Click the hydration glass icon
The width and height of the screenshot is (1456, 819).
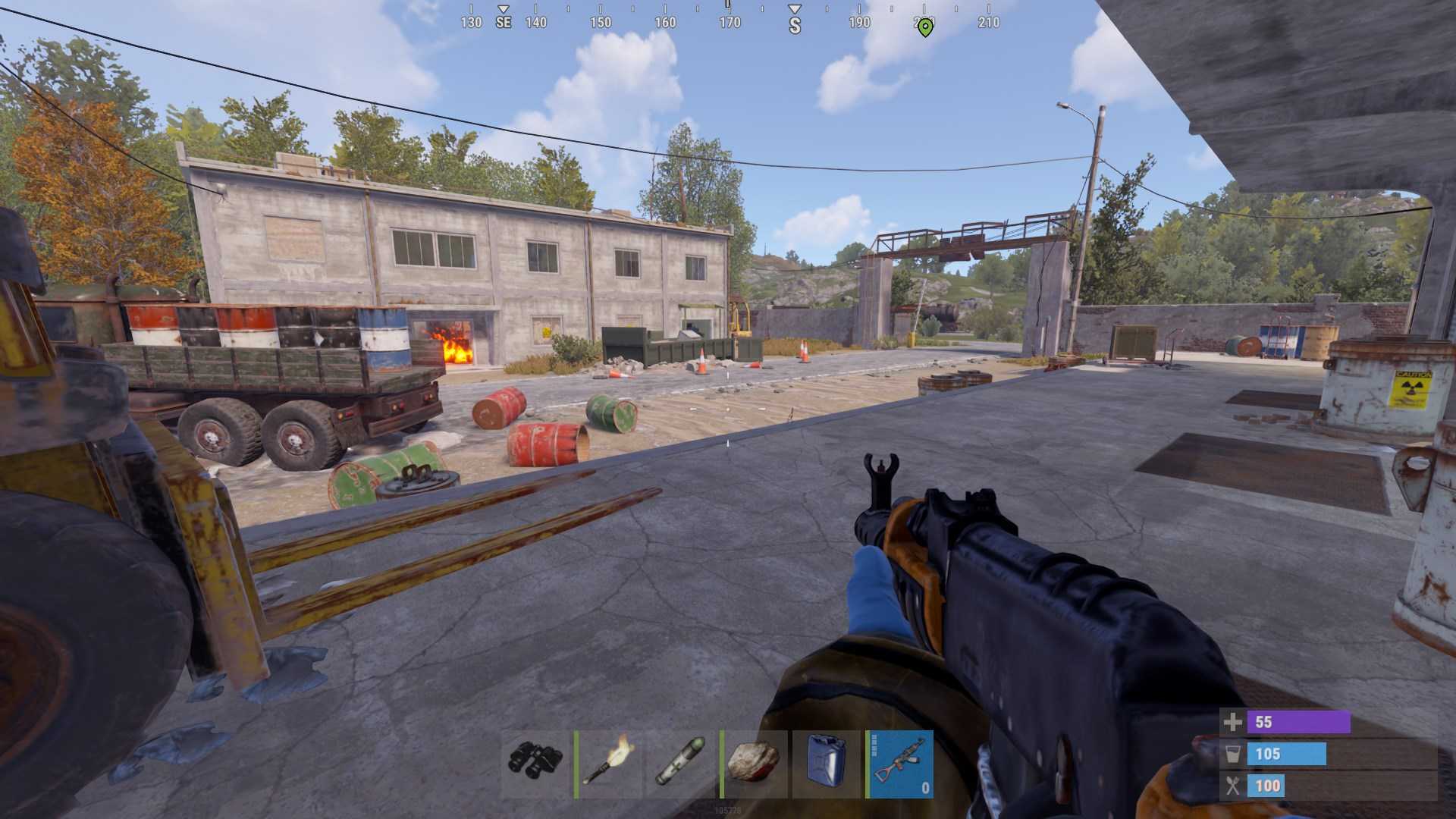(x=1232, y=754)
